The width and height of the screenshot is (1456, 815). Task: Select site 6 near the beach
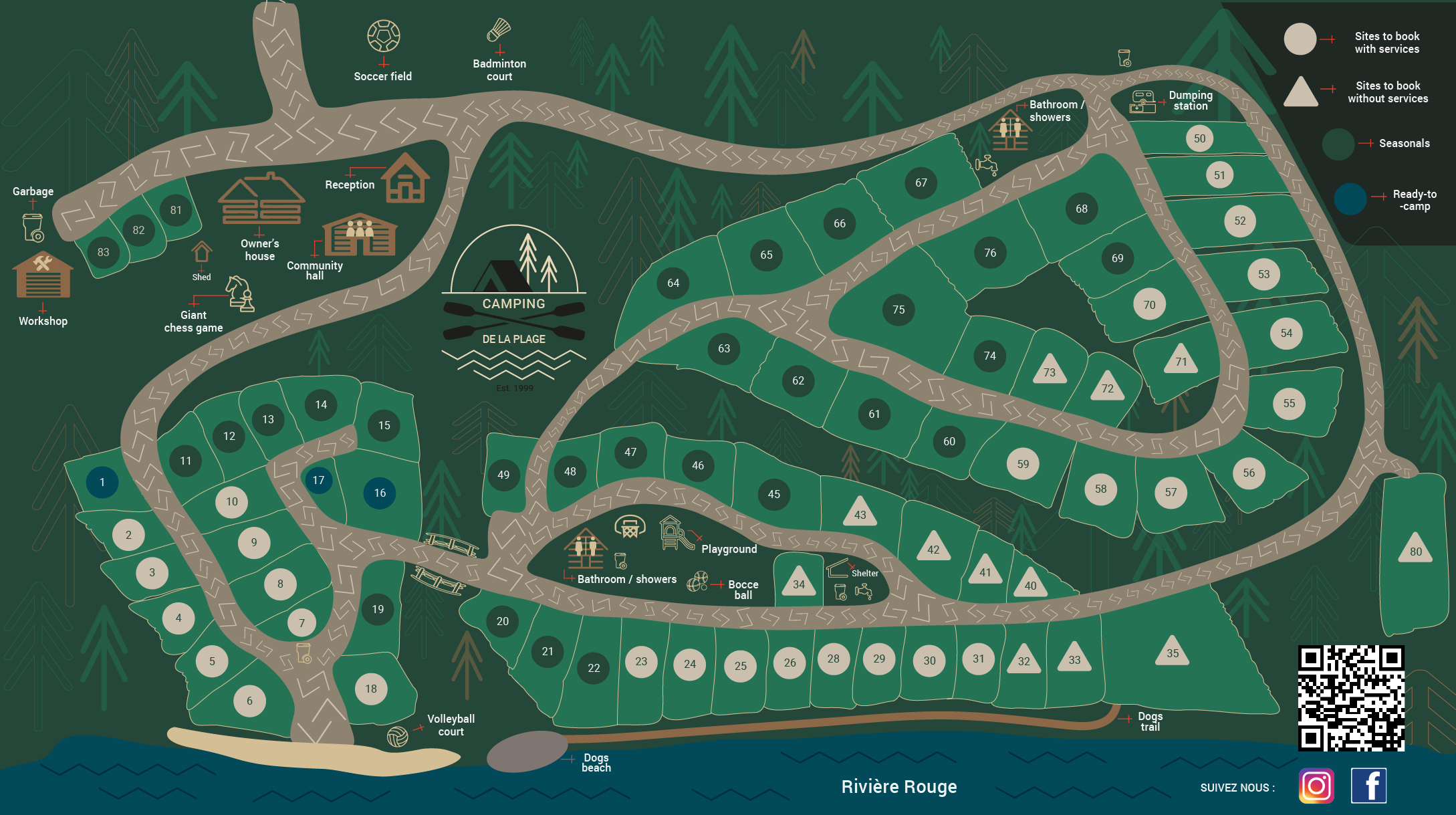[x=249, y=701]
